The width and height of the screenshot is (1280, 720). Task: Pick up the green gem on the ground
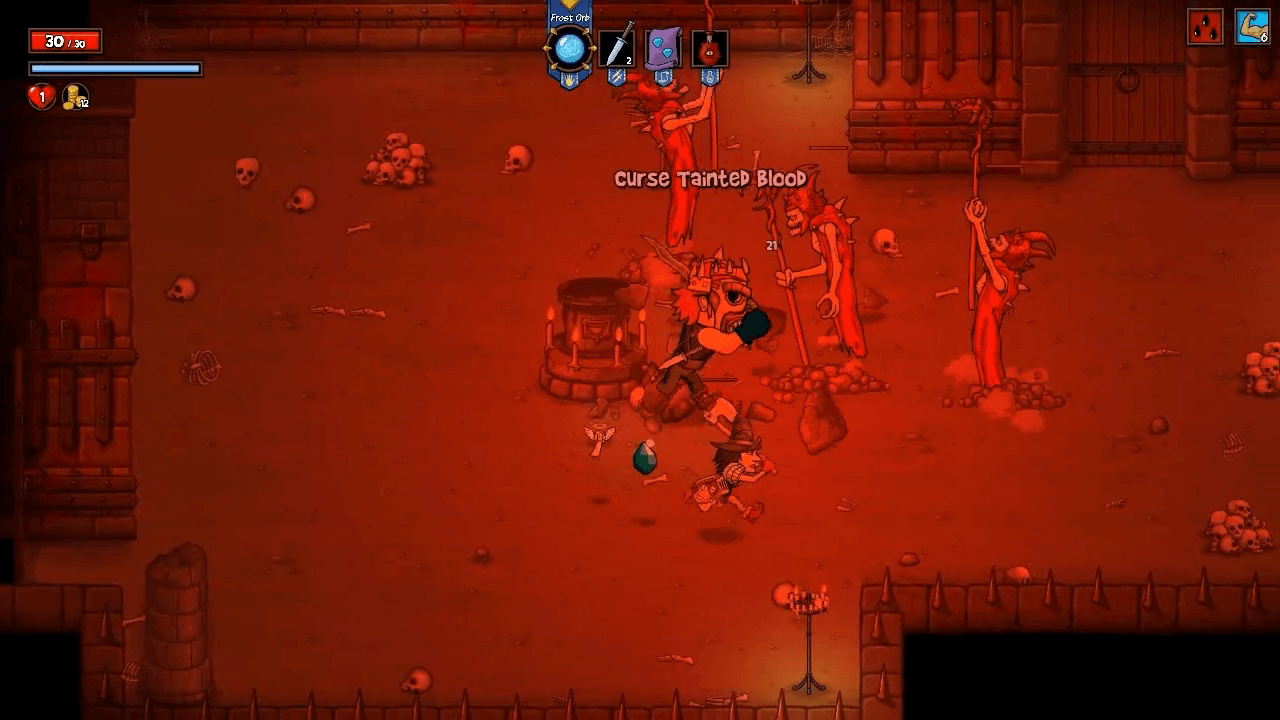tap(647, 458)
